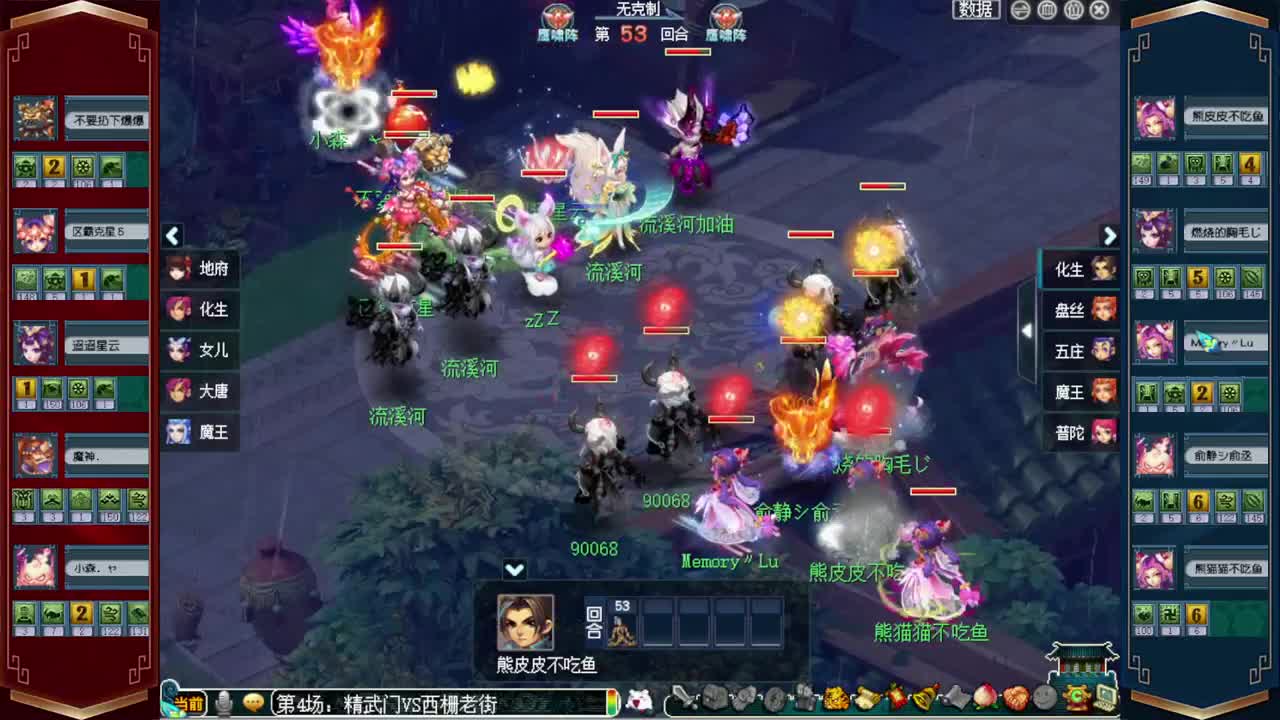The width and height of the screenshot is (1280, 720).
Task: Click the panda face icon beside the battle title
Action: [x=642, y=701]
